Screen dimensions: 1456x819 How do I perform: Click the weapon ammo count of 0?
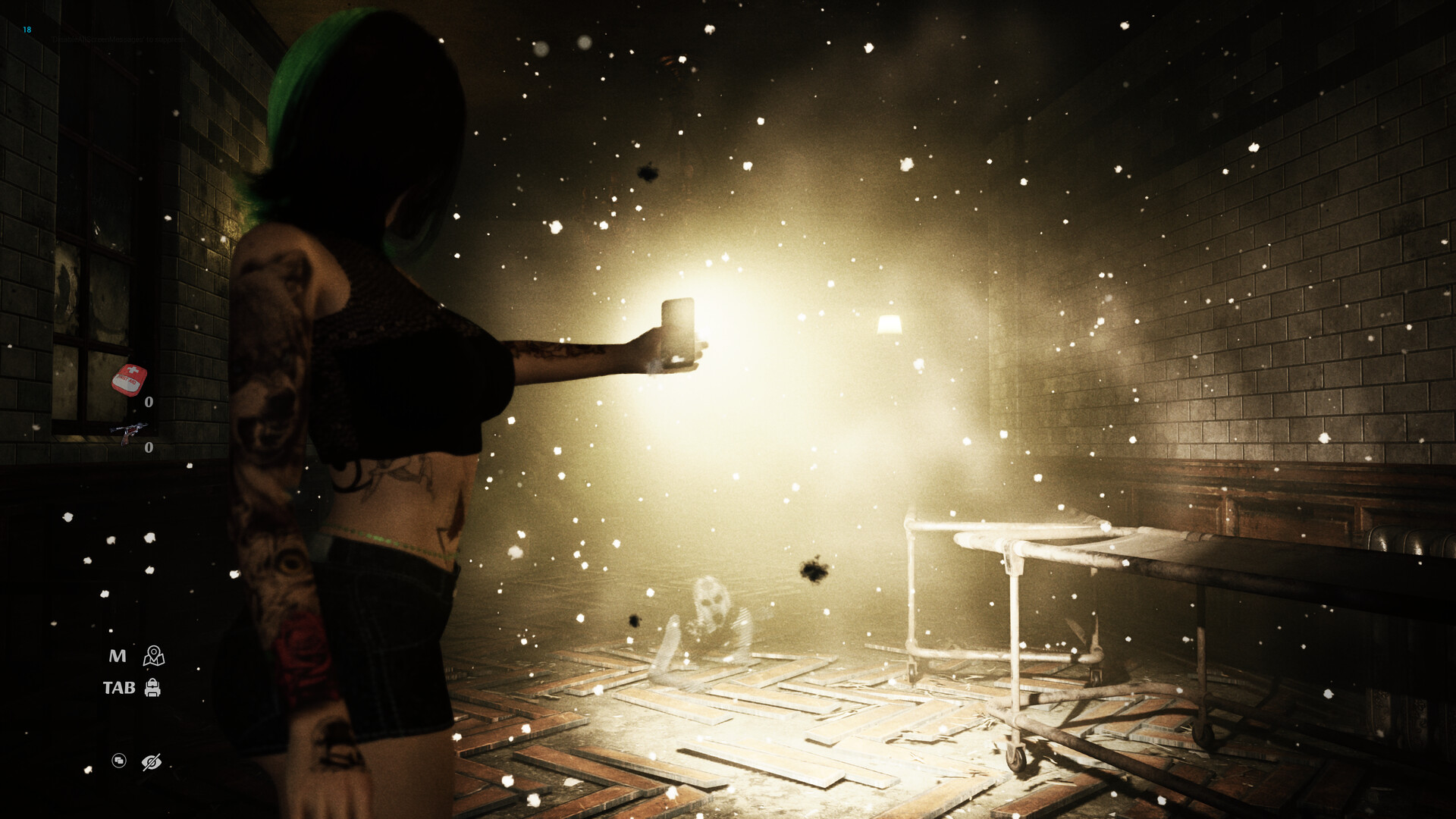149,447
